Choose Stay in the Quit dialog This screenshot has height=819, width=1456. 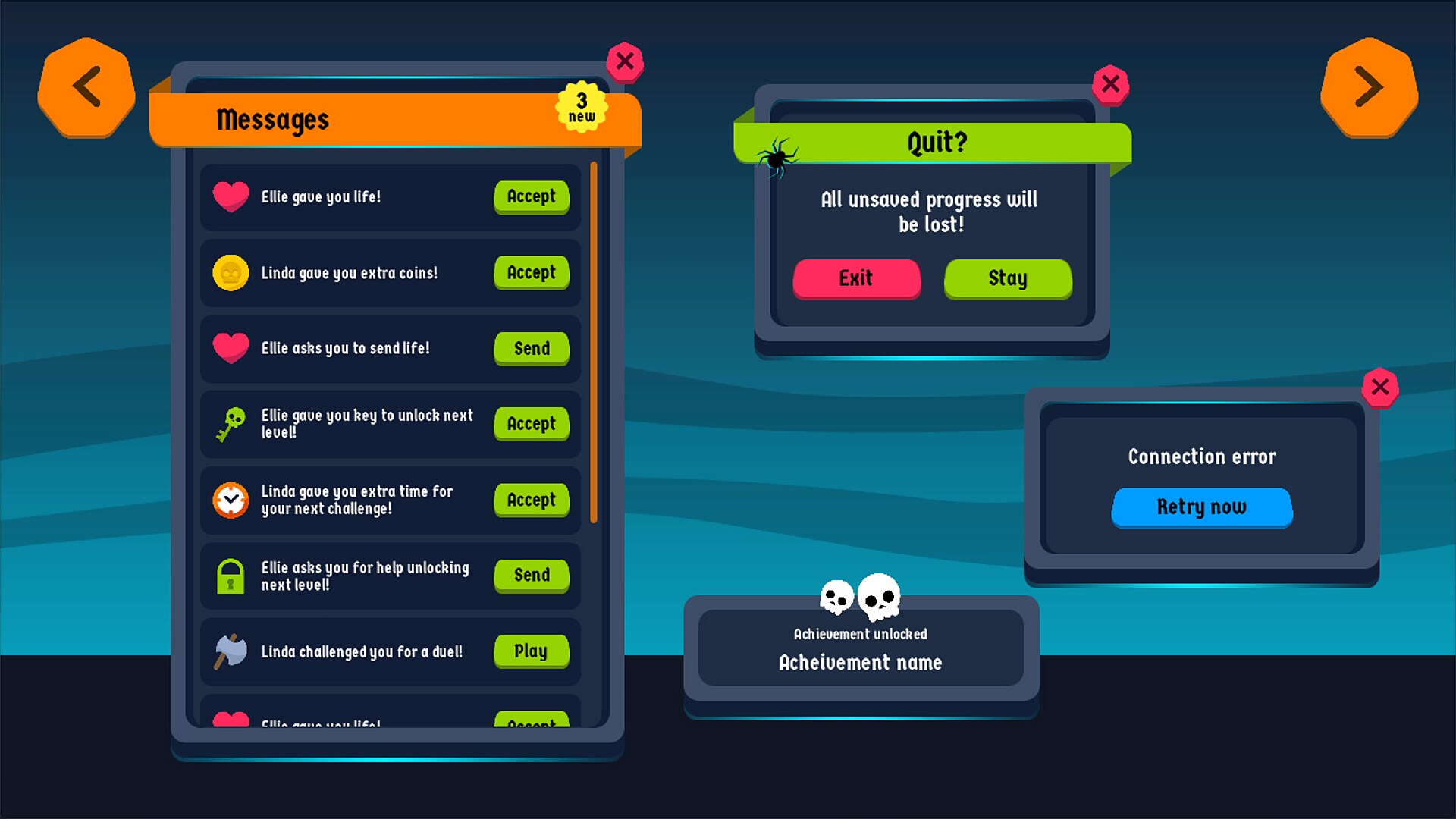(1007, 279)
